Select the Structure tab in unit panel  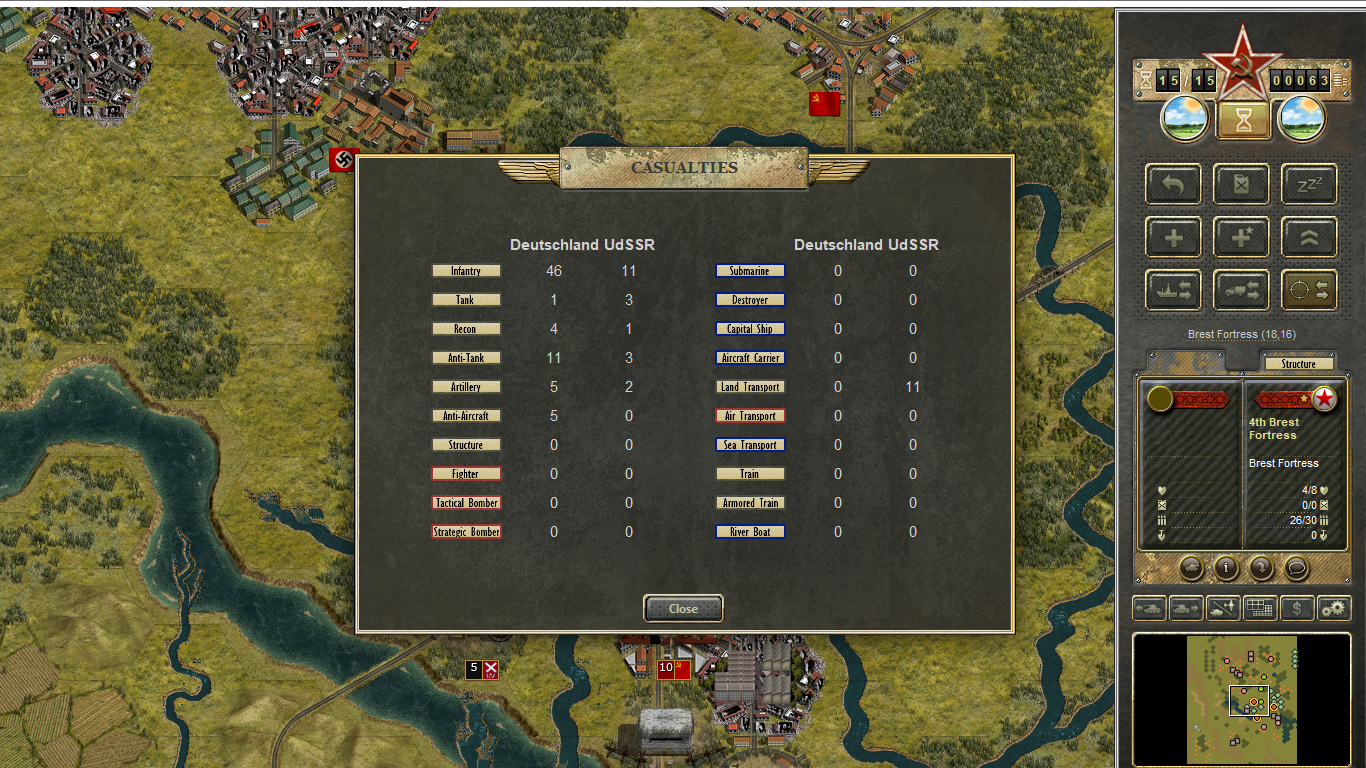click(1298, 364)
